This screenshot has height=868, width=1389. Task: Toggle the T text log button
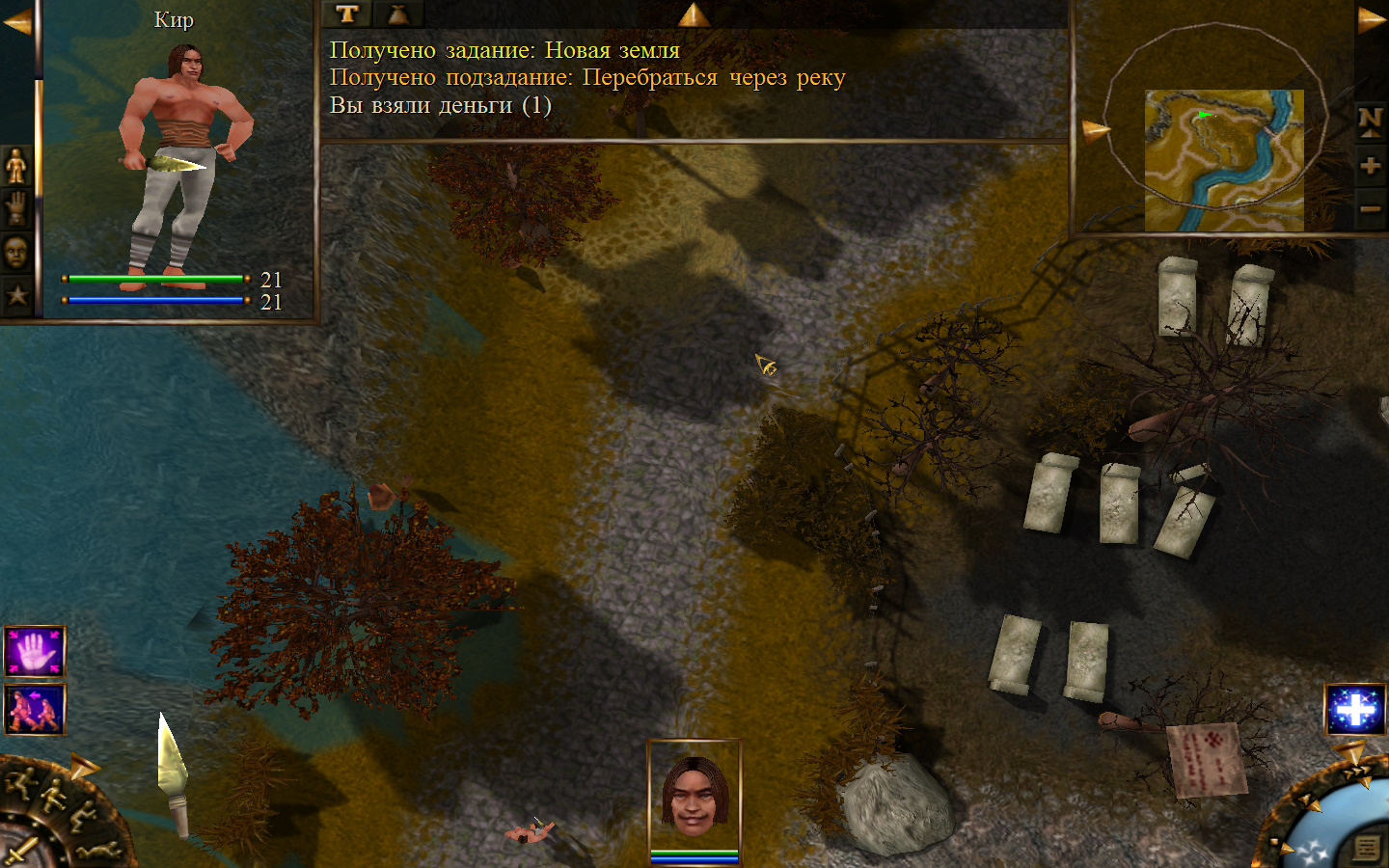click(x=347, y=14)
